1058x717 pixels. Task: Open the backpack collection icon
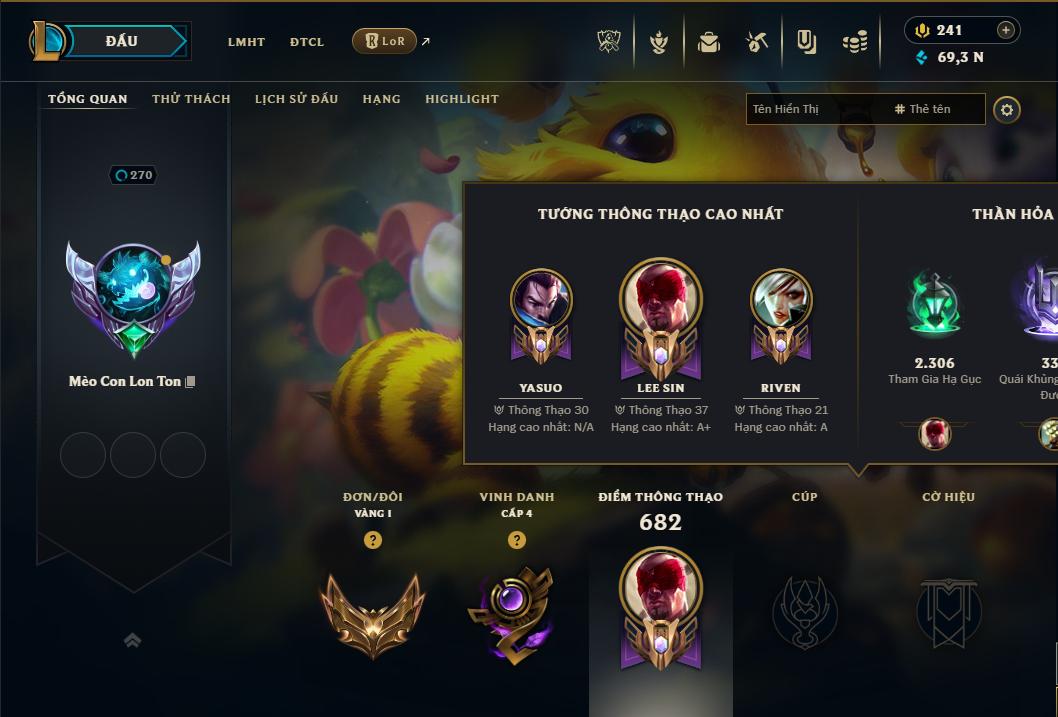click(709, 42)
